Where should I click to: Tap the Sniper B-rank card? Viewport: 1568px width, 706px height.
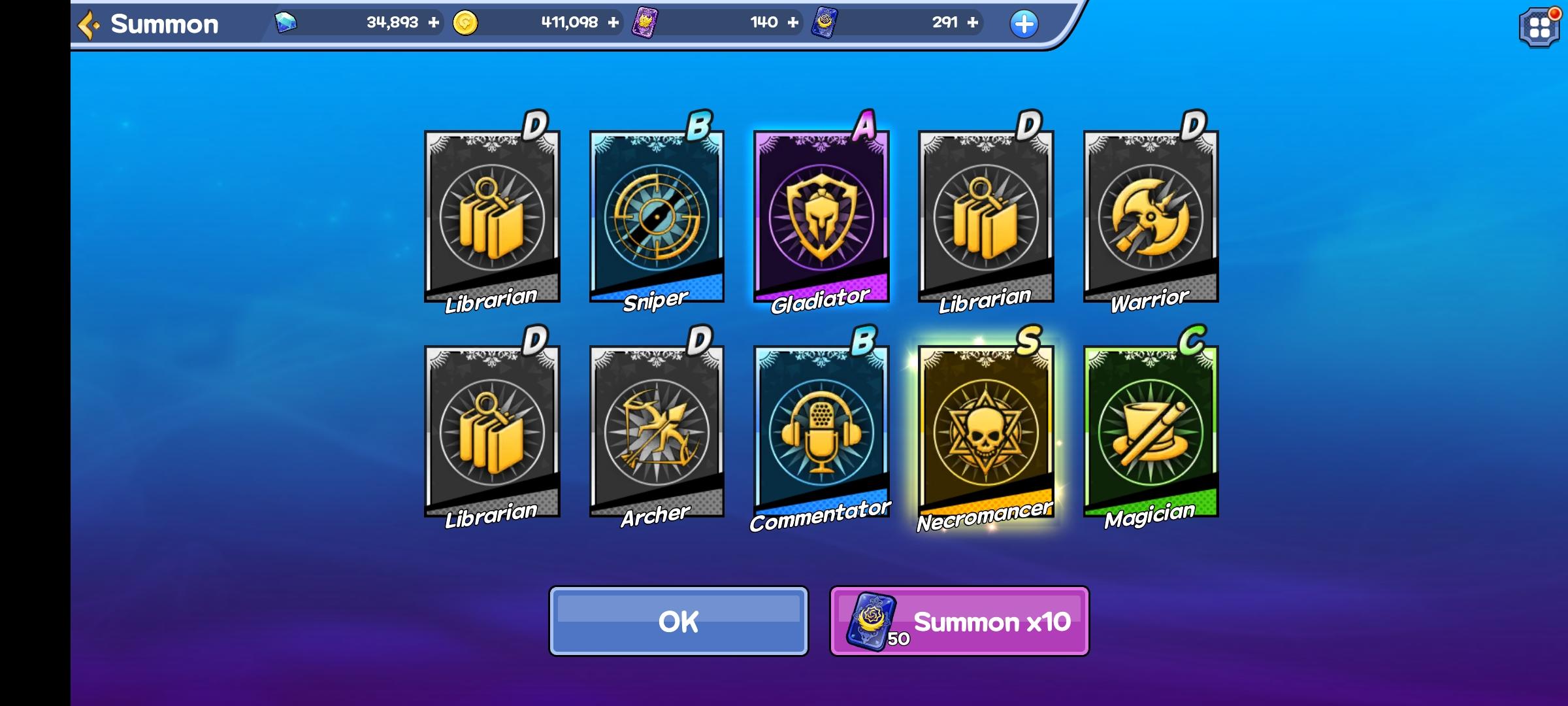pos(657,216)
